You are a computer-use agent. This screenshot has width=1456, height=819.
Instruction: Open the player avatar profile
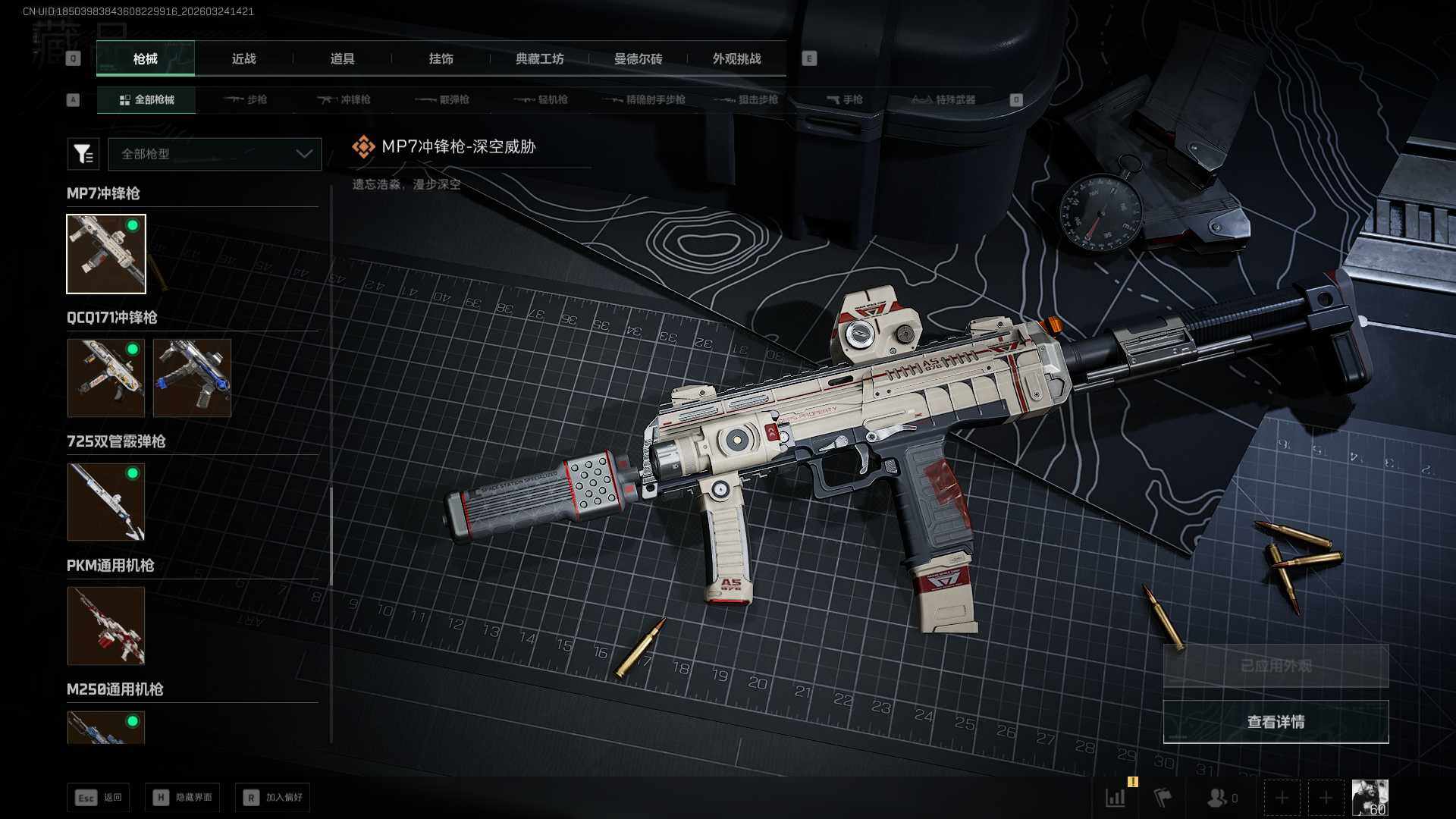point(1370,798)
